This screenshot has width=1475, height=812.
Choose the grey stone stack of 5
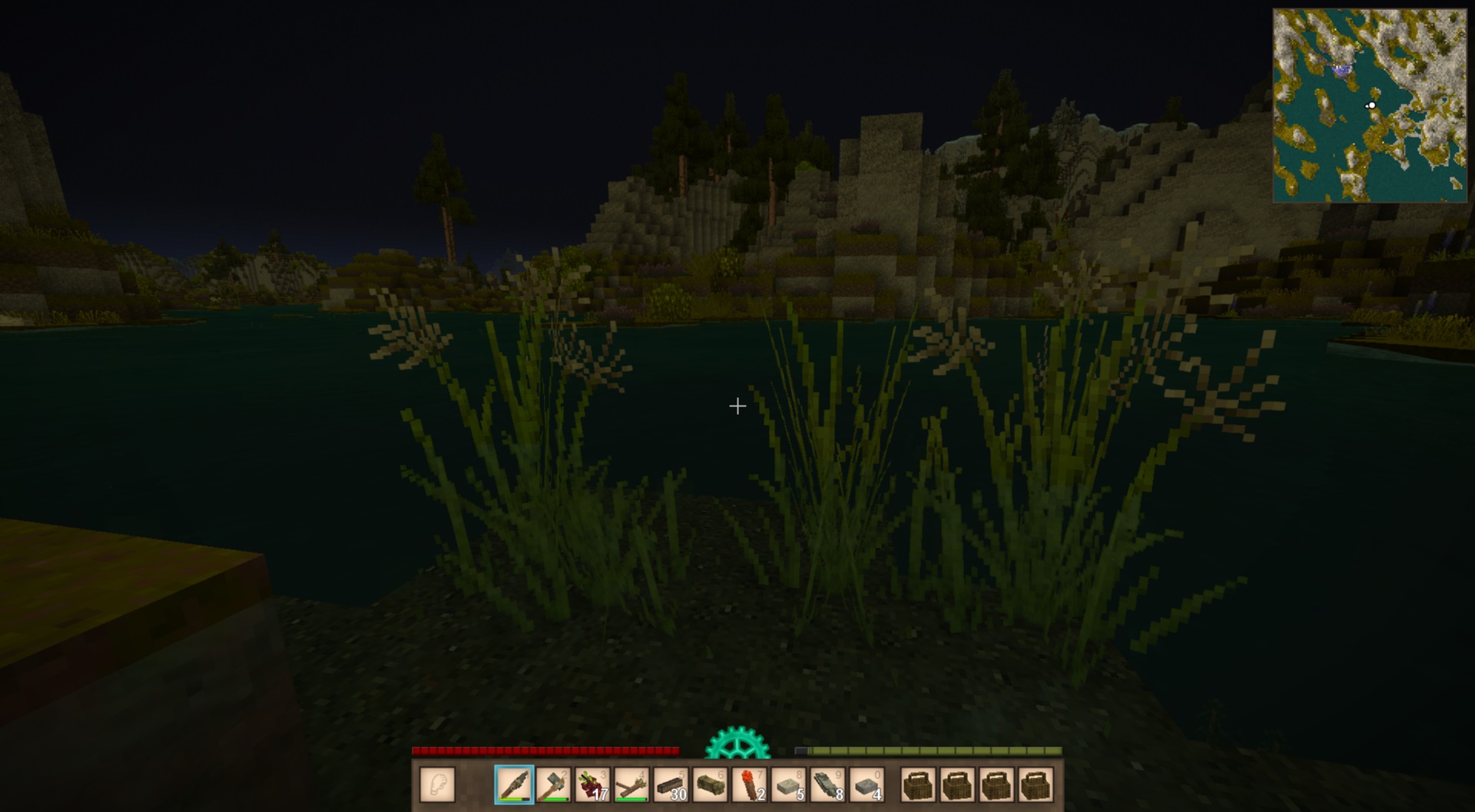tap(788, 785)
